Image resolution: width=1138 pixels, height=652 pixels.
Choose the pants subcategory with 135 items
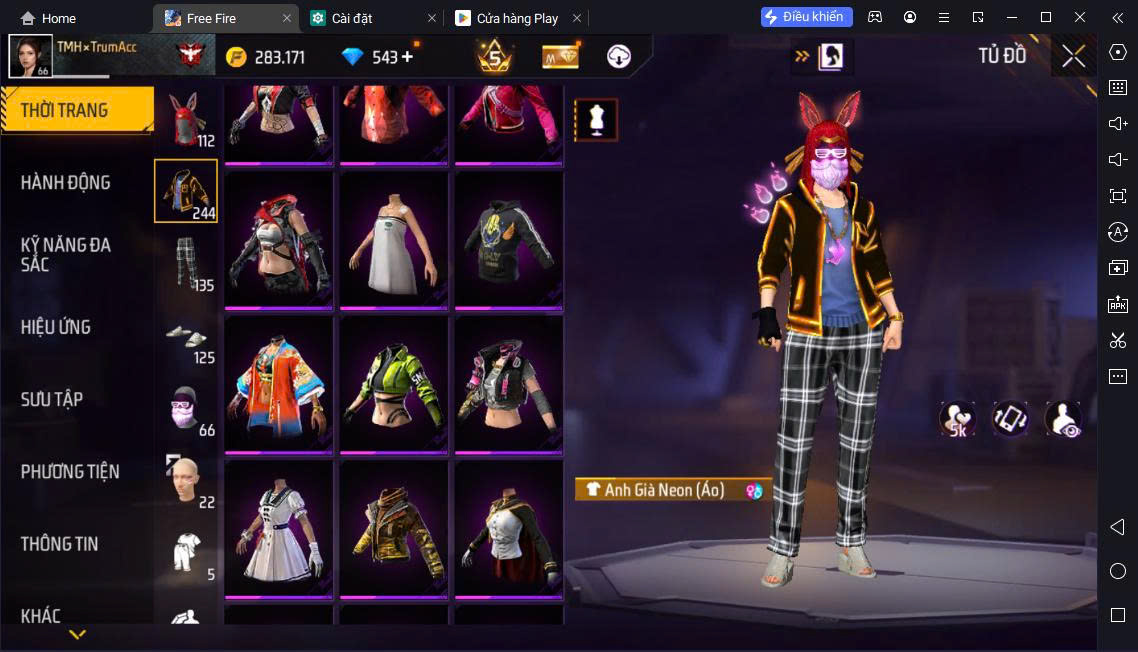186,264
